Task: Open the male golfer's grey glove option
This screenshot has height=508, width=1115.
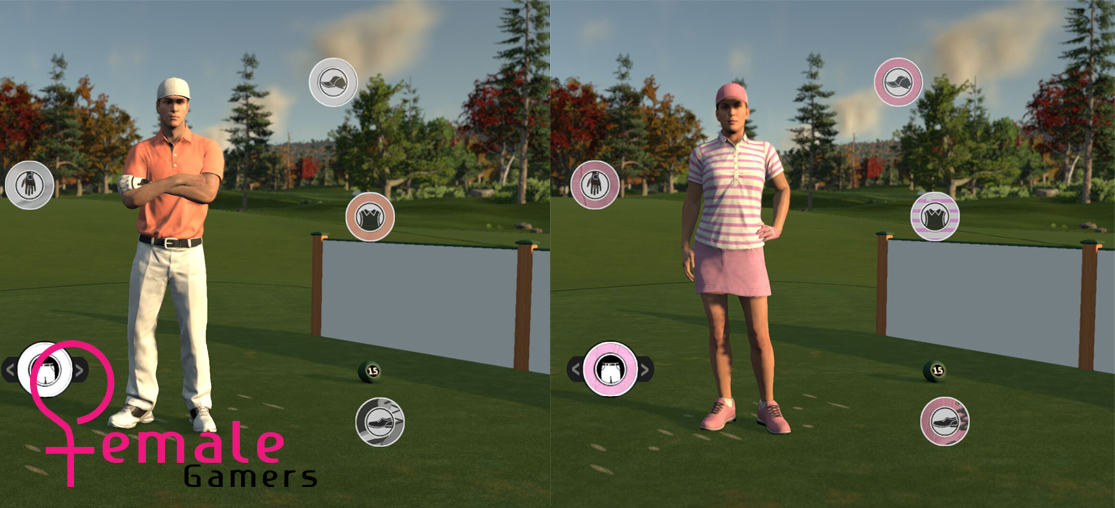Action: coord(29,185)
